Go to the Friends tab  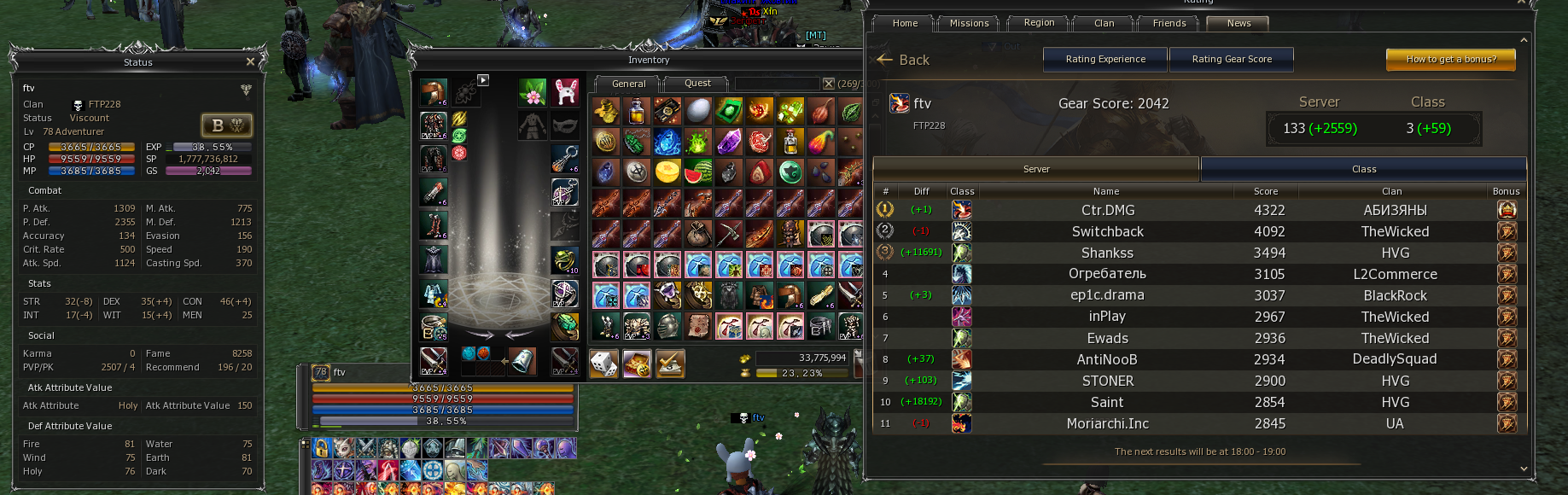[x=1169, y=23]
